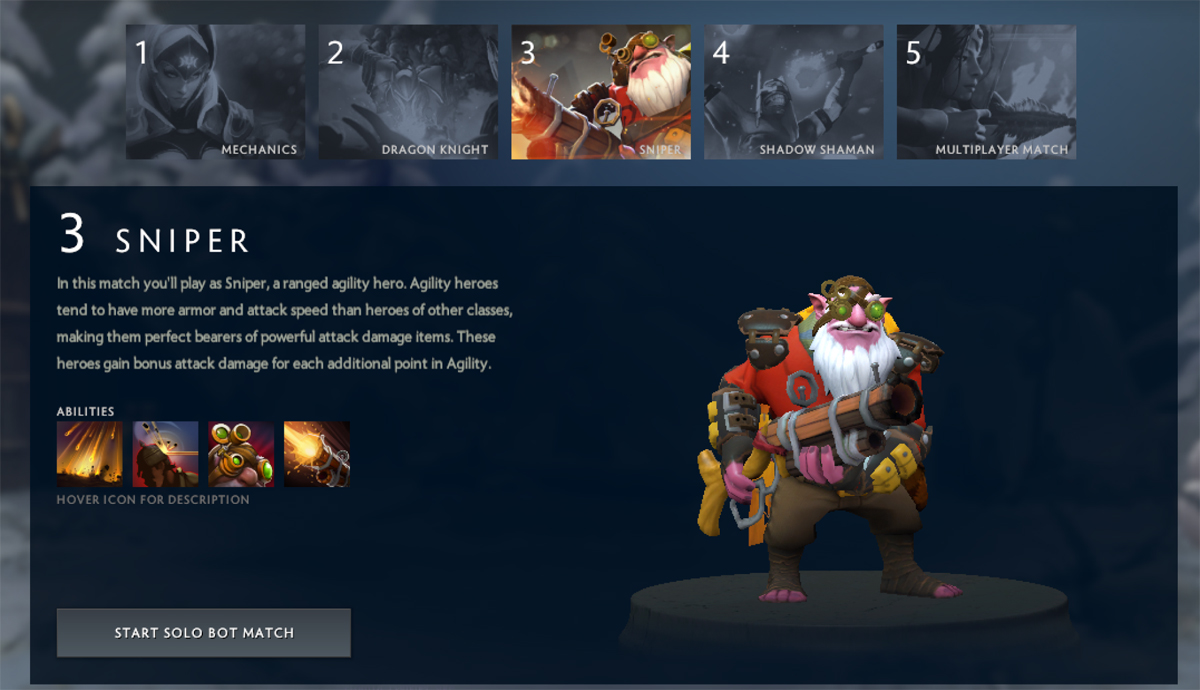
Task: Select tutorial 1 Mechanics tile
Action: [215, 92]
